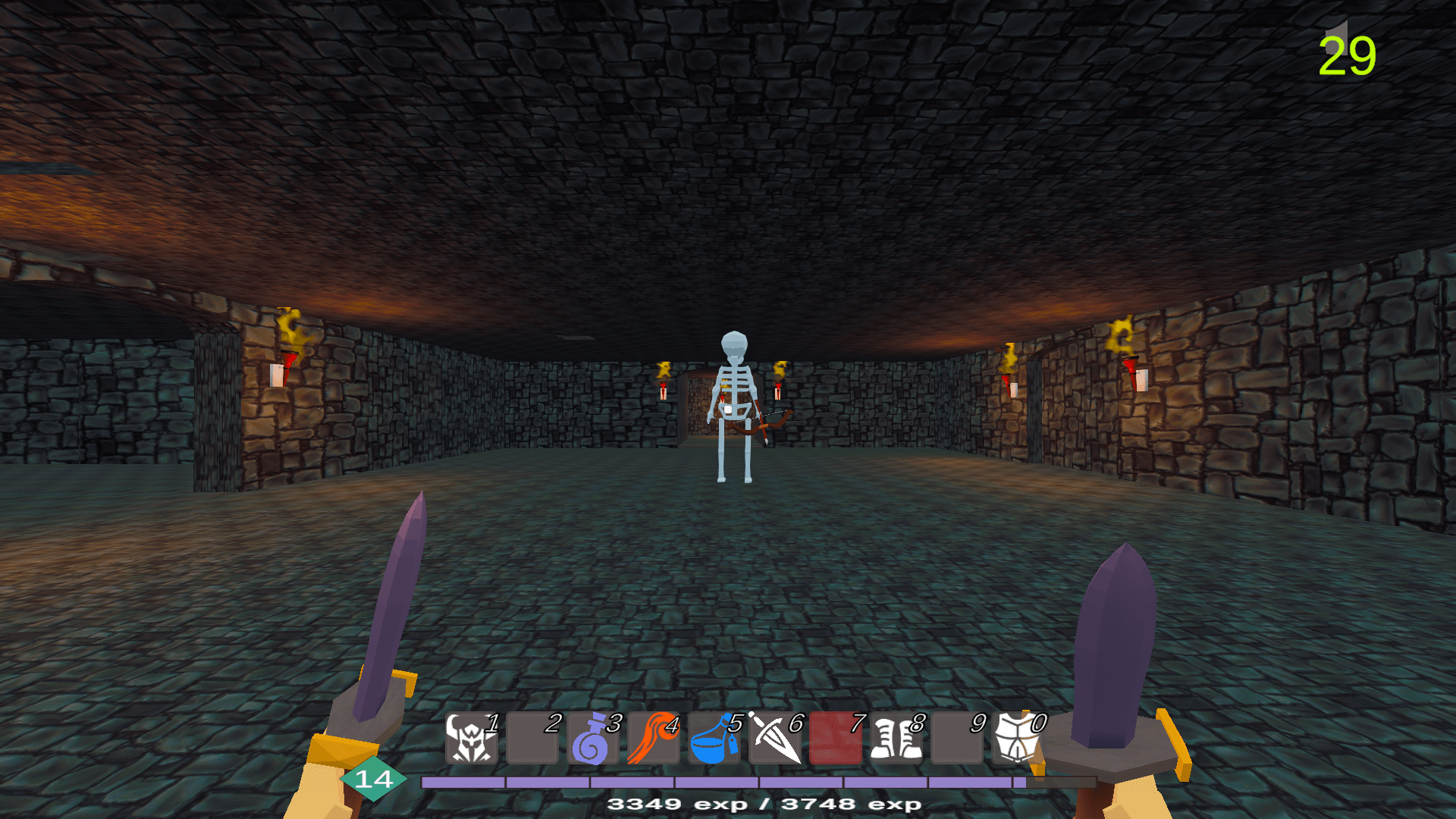Select the chest armor in slot 0
The width and height of the screenshot is (1456, 819).
click(x=1017, y=738)
